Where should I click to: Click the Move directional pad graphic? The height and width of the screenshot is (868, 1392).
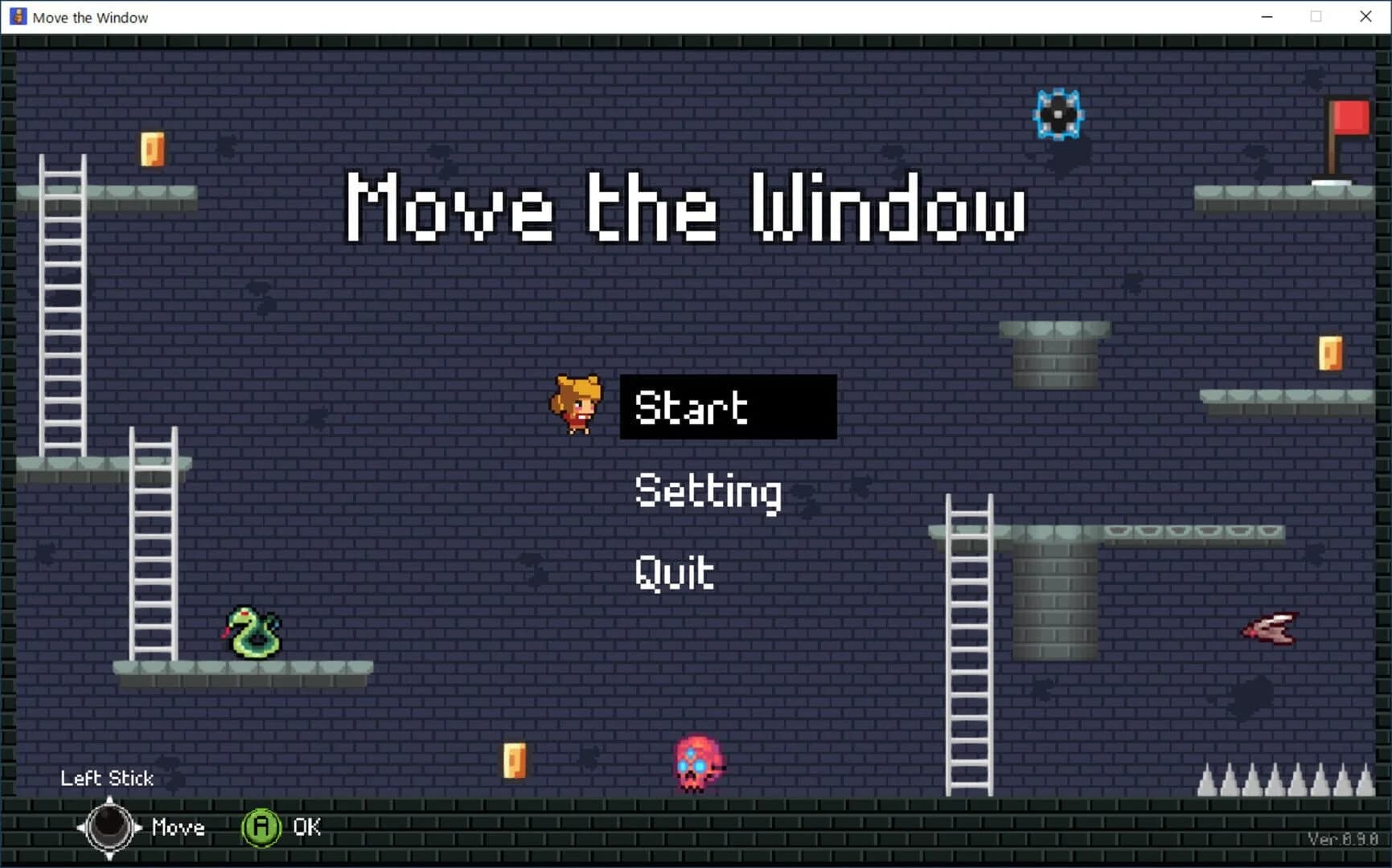110,828
